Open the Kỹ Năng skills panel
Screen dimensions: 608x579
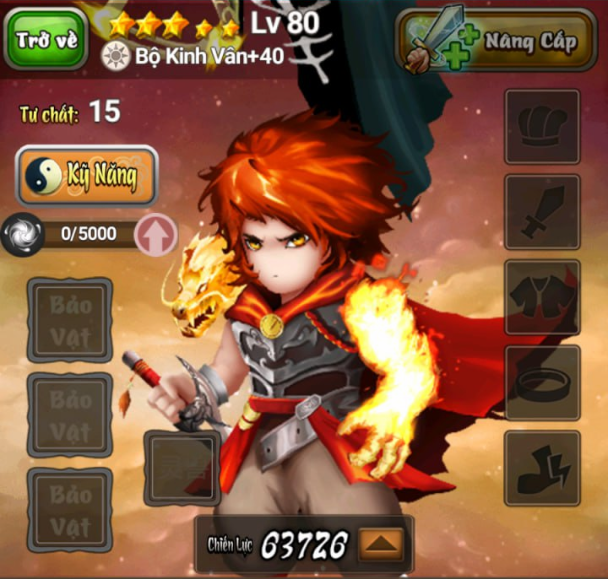point(87,177)
